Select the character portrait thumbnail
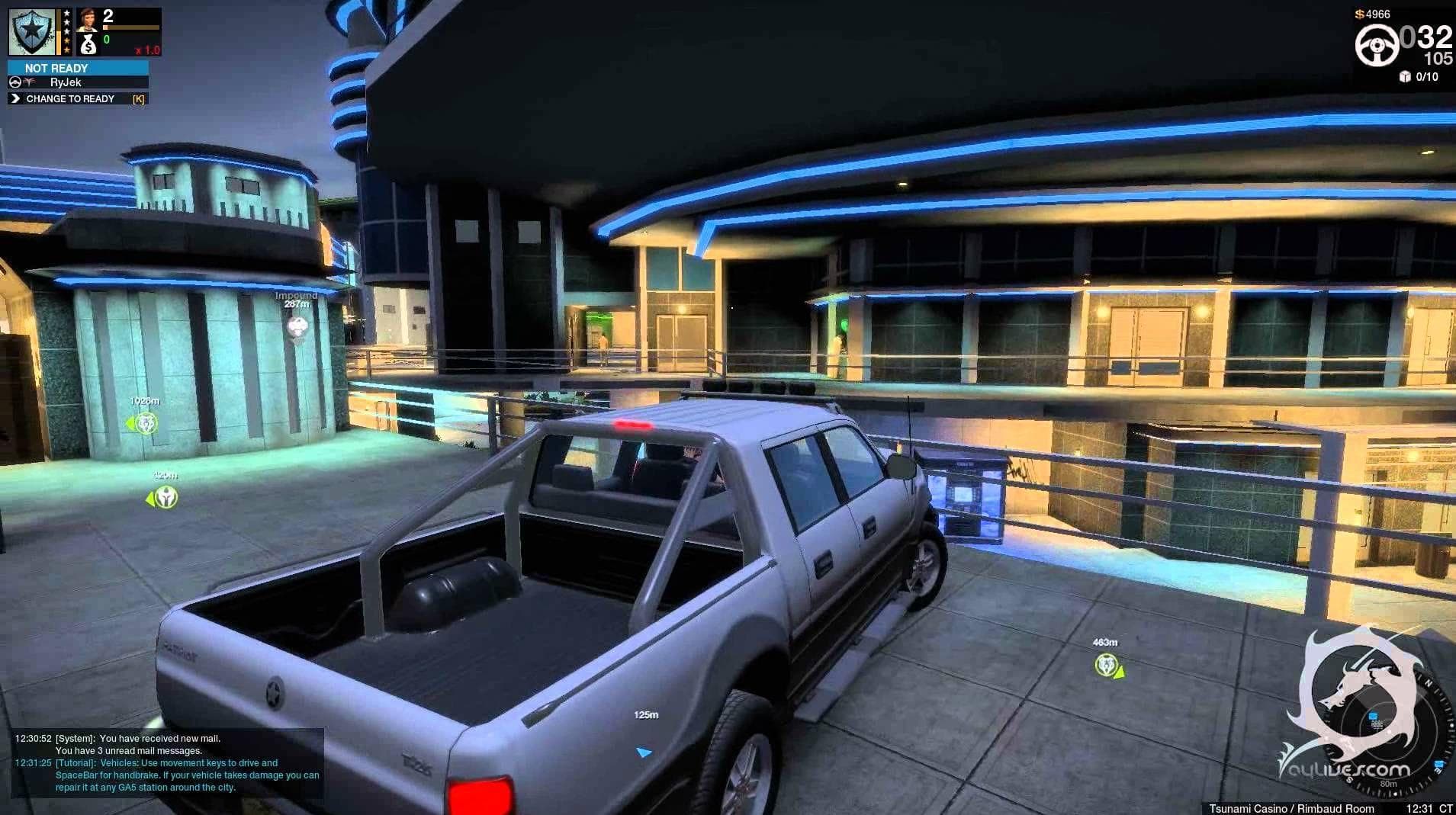 point(87,21)
